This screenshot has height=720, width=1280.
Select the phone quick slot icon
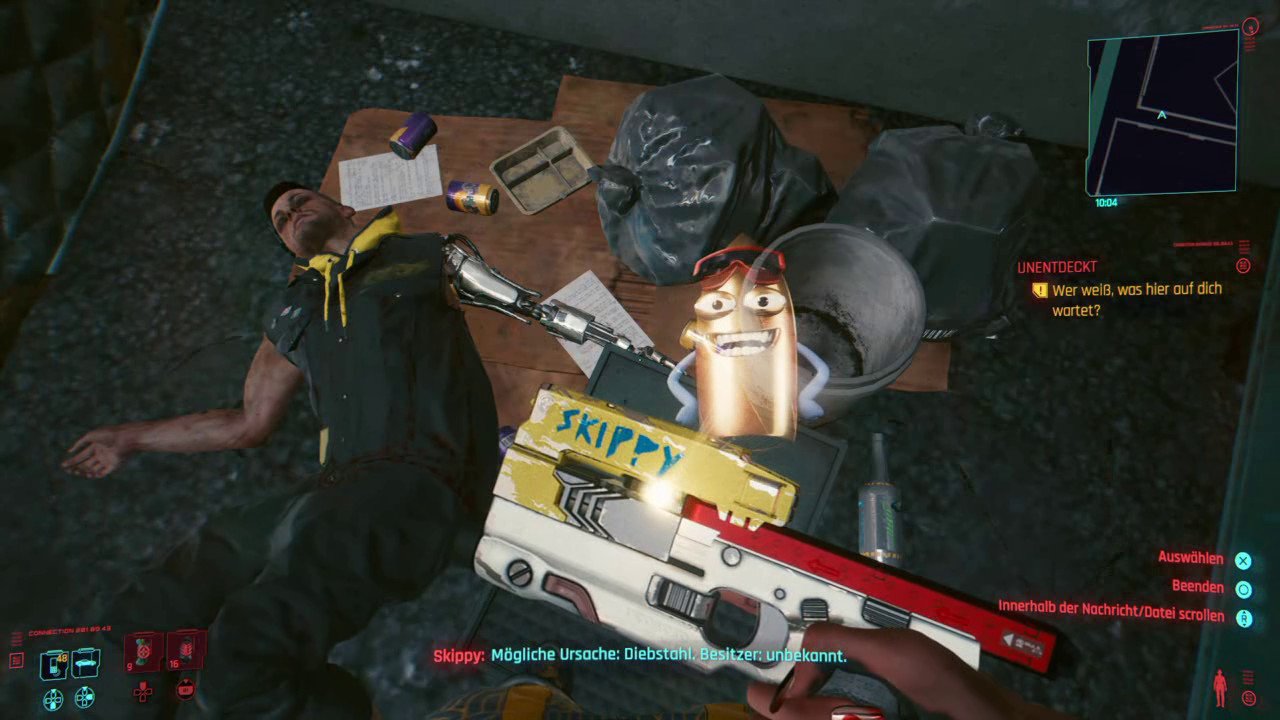click(53, 664)
